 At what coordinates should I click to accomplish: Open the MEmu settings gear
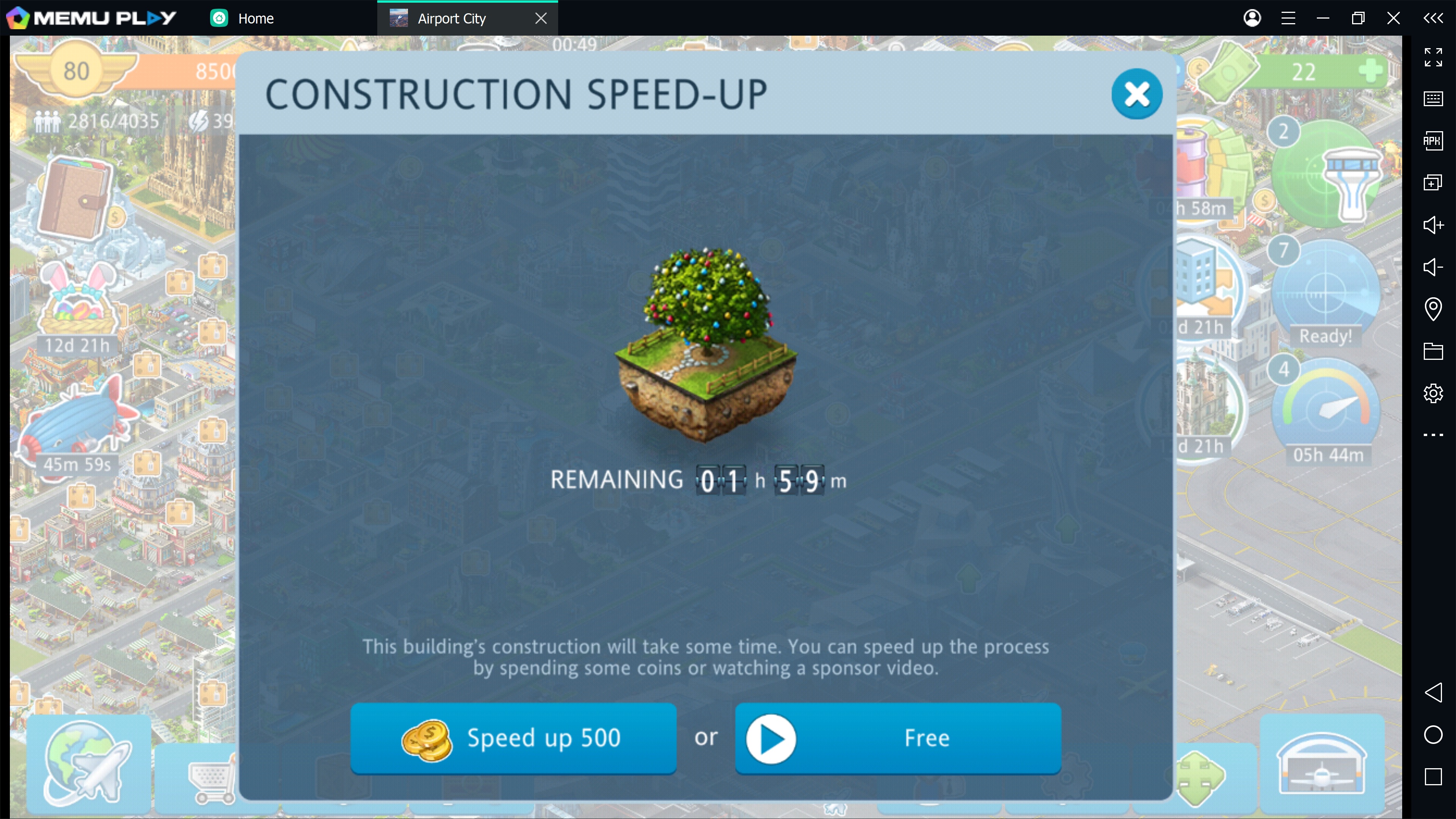[x=1433, y=393]
